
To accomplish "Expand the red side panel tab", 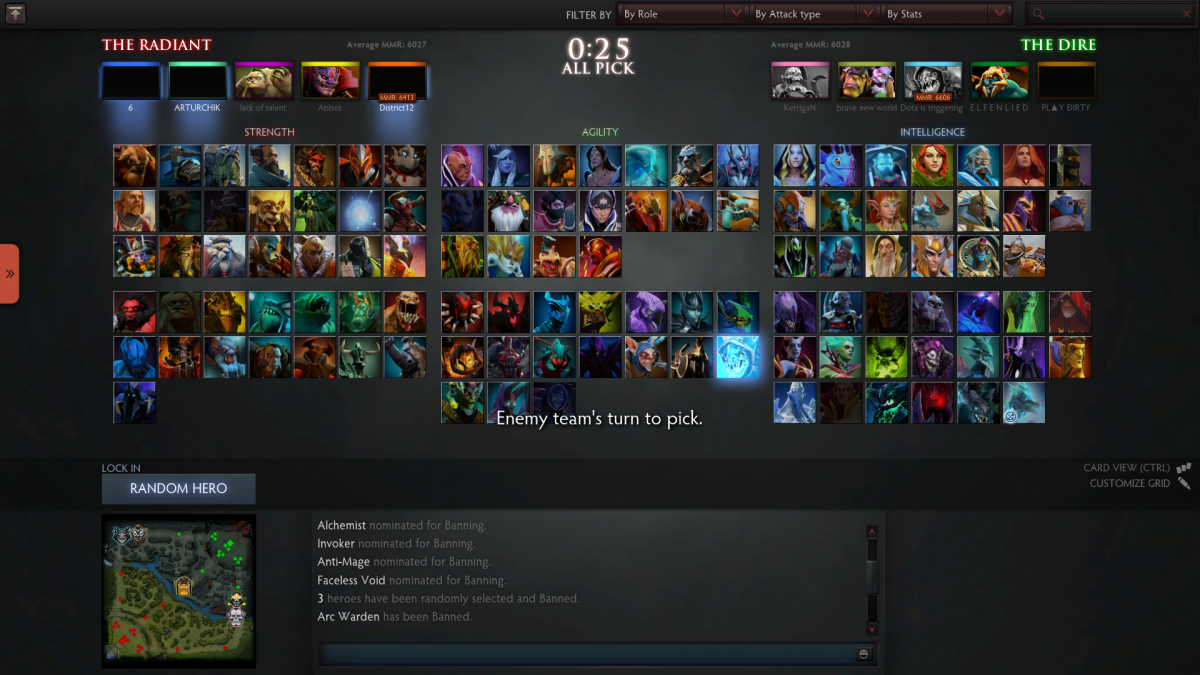I will click(10, 273).
